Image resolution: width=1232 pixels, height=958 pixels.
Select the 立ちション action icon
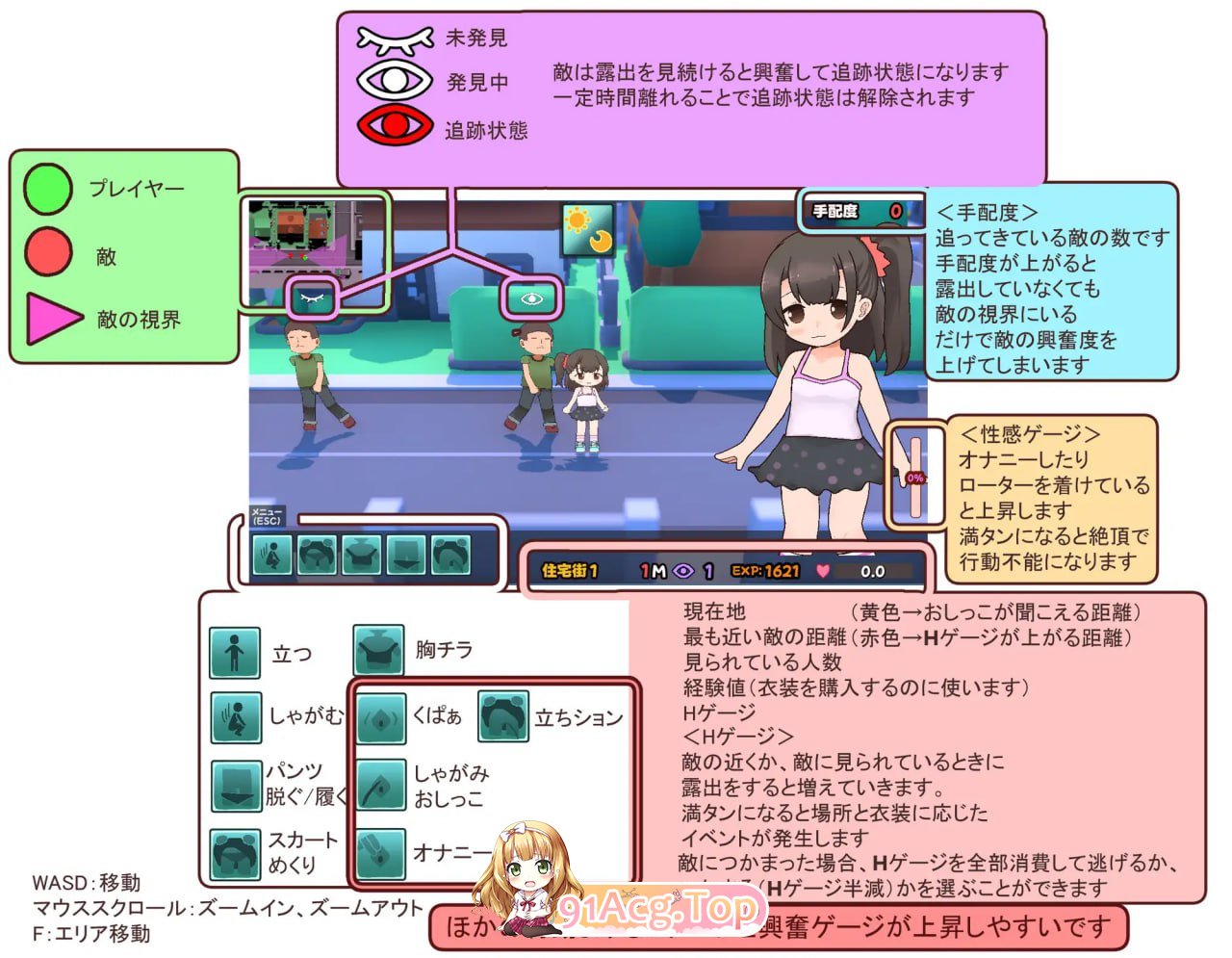click(505, 716)
